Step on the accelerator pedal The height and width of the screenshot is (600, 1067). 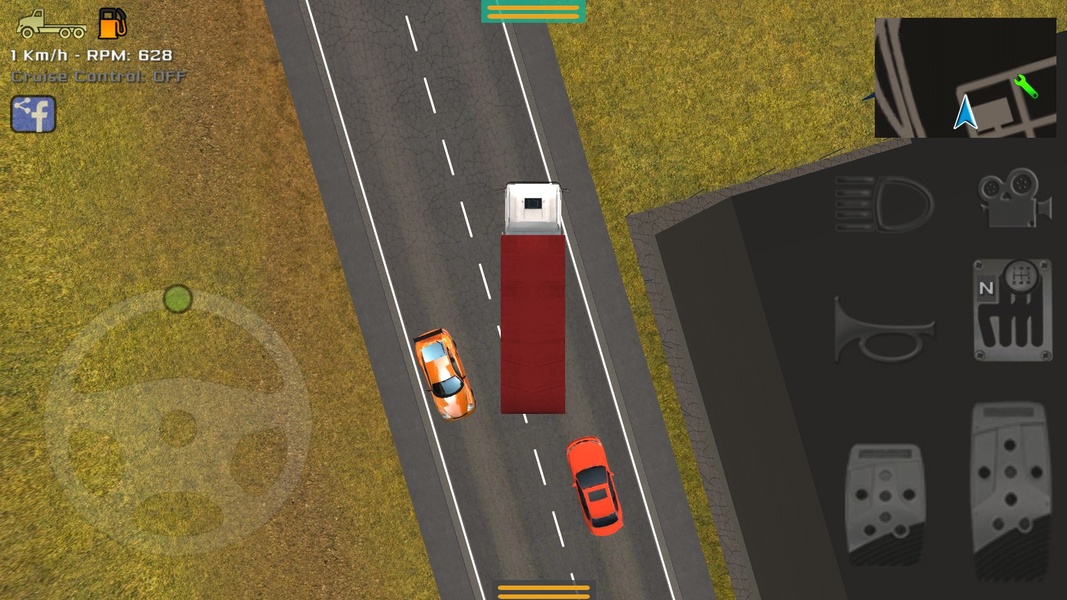tap(1009, 490)
